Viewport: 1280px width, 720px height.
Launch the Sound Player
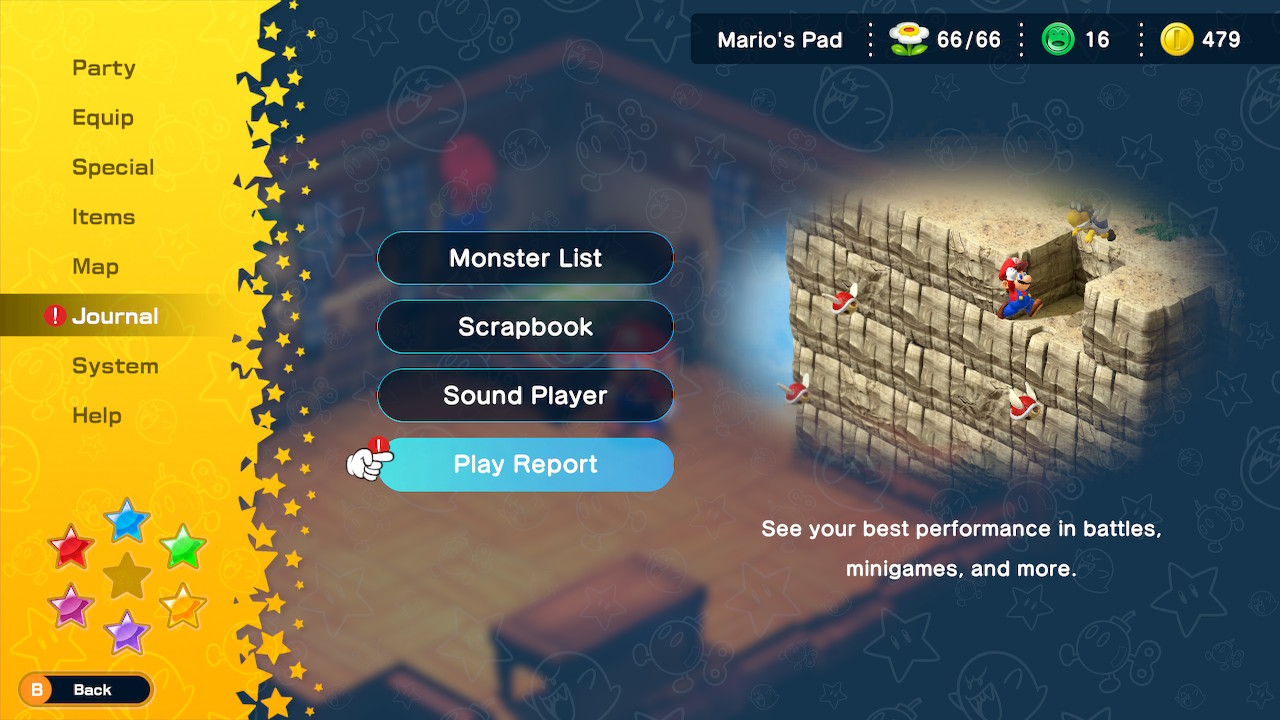tap(525, 396)
